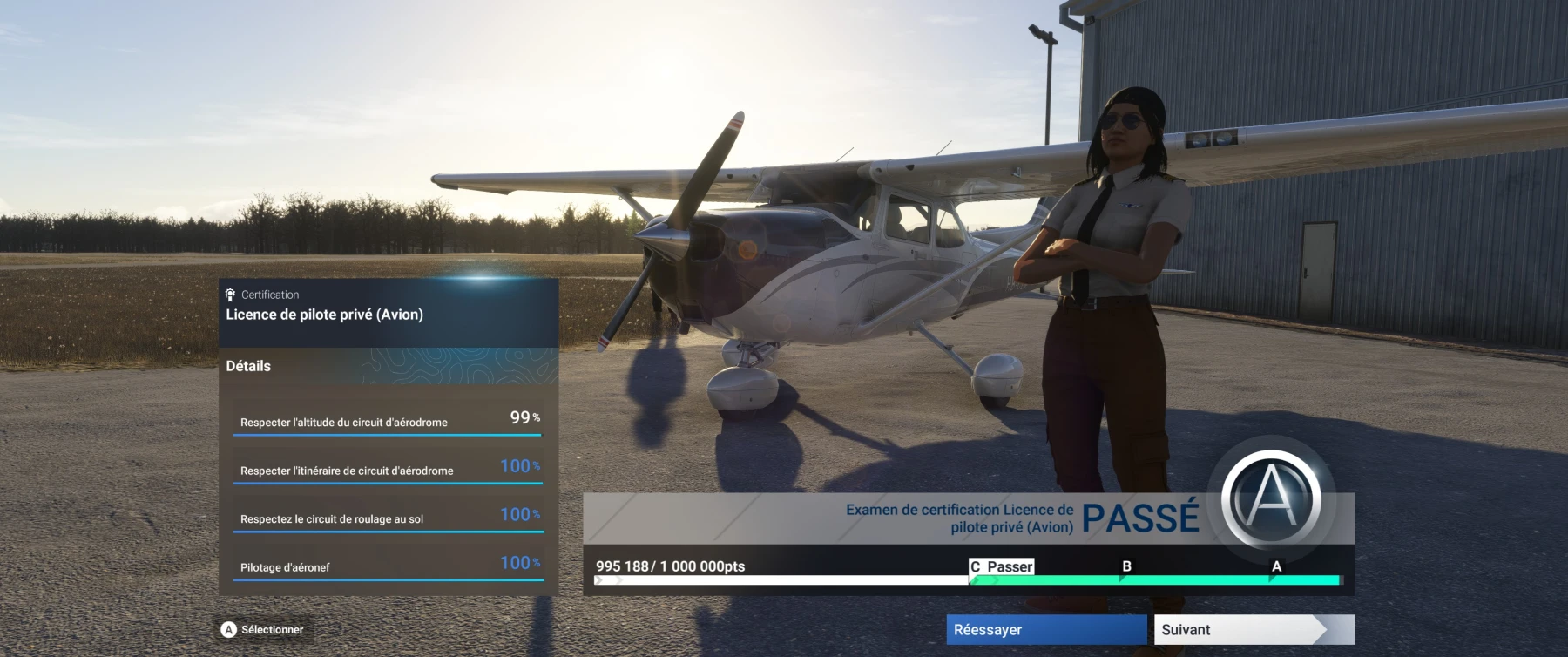Click the Certification ribbon icon

(x=230, y=295)
